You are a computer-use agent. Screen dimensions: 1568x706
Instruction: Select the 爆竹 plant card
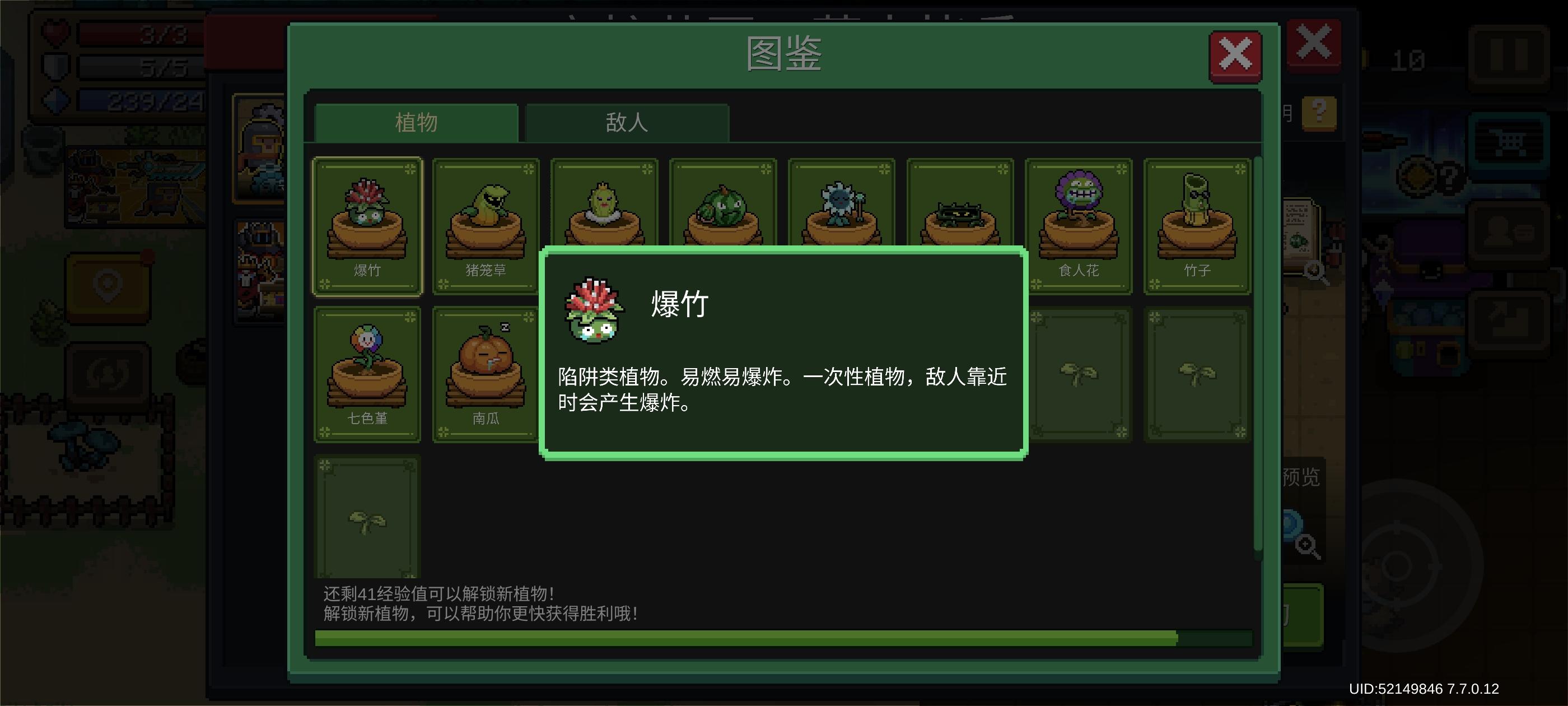coord(368,224)
